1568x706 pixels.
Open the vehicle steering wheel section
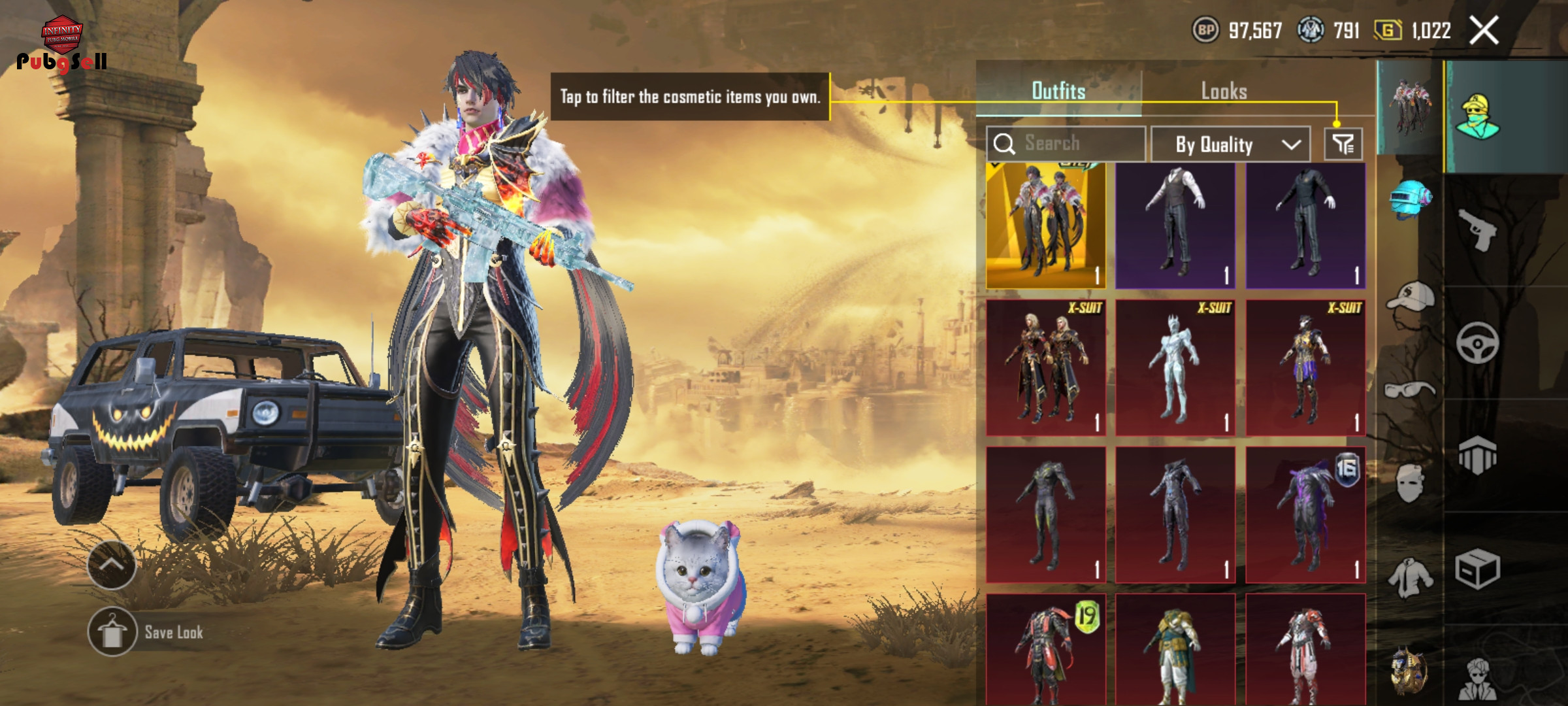click(x=1477, y=343)
